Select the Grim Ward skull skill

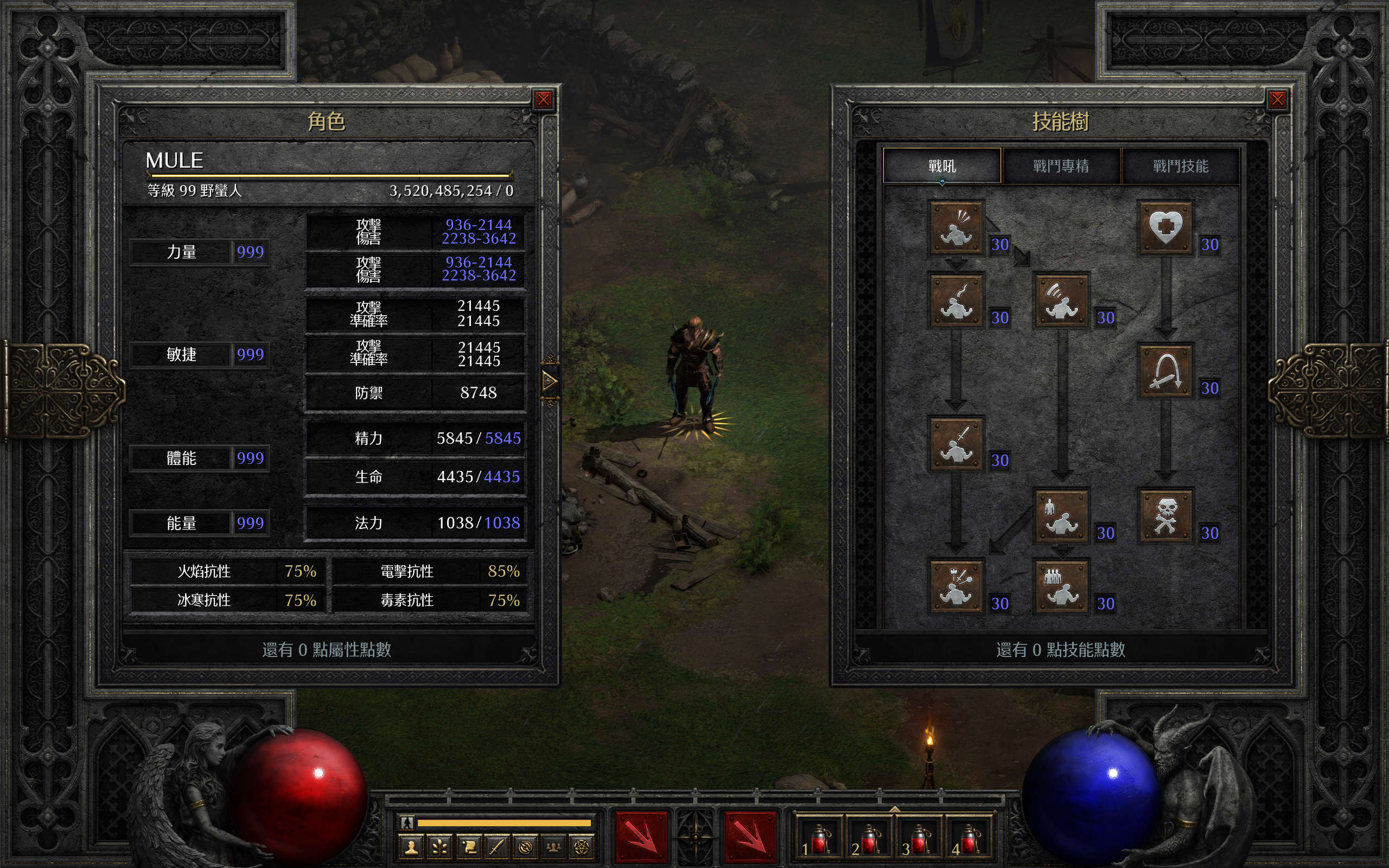pyautogui.click(x=1164, y=515)
